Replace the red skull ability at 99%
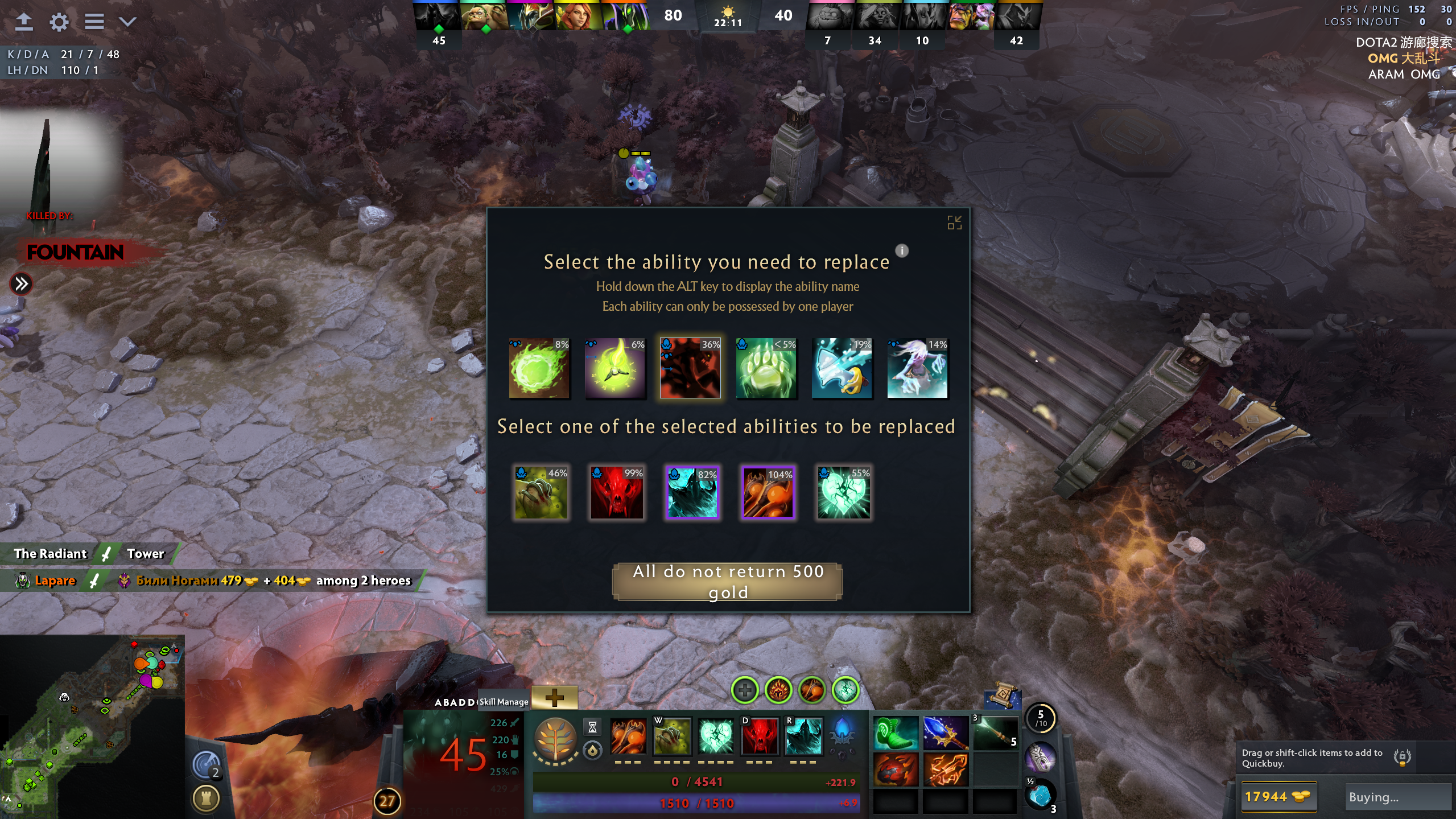Screen dimensions: 1456x819 click(617, 492)
